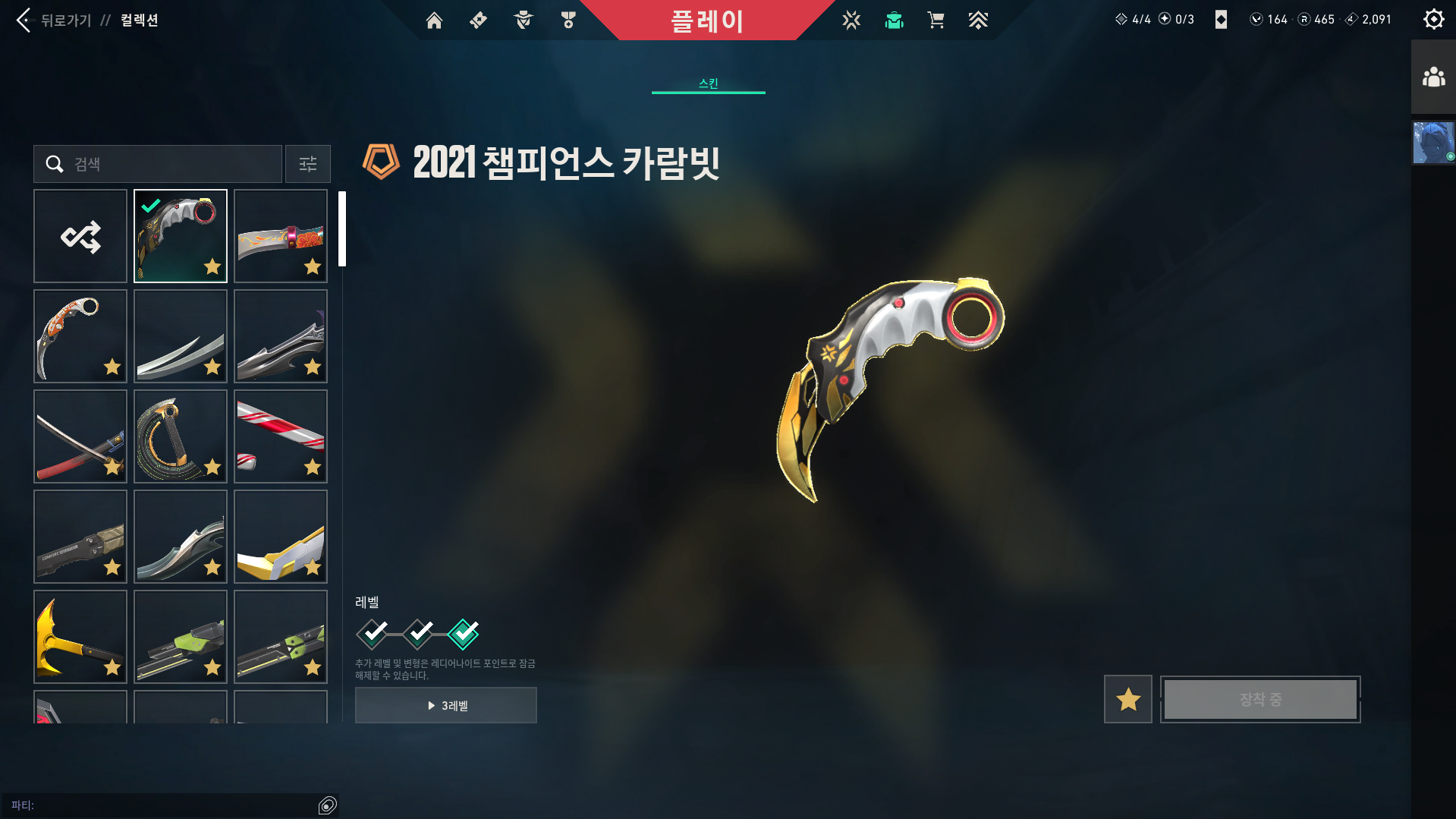
Task: Click the Career medal icon
Action: 568,20
